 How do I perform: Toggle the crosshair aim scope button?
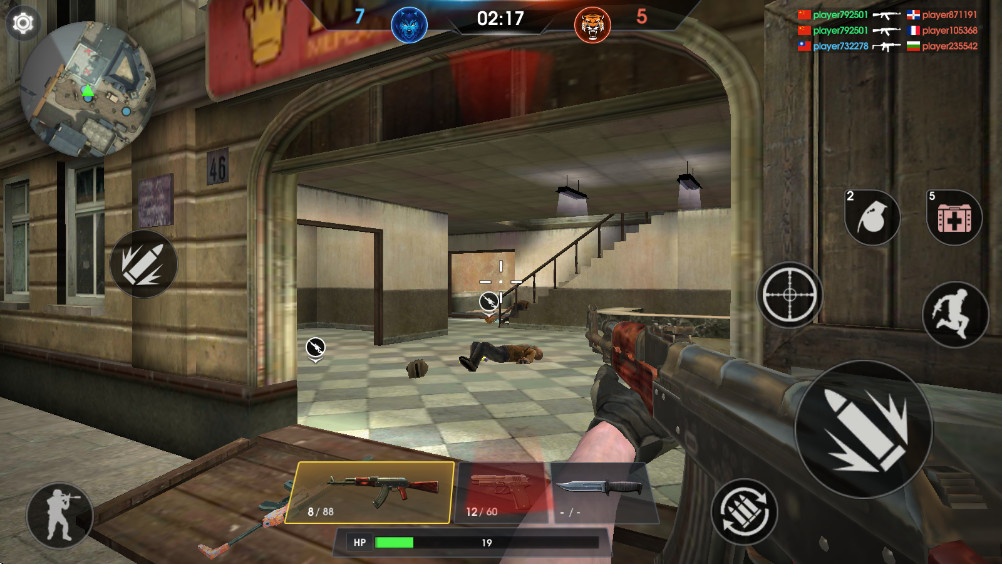(790, 295)
